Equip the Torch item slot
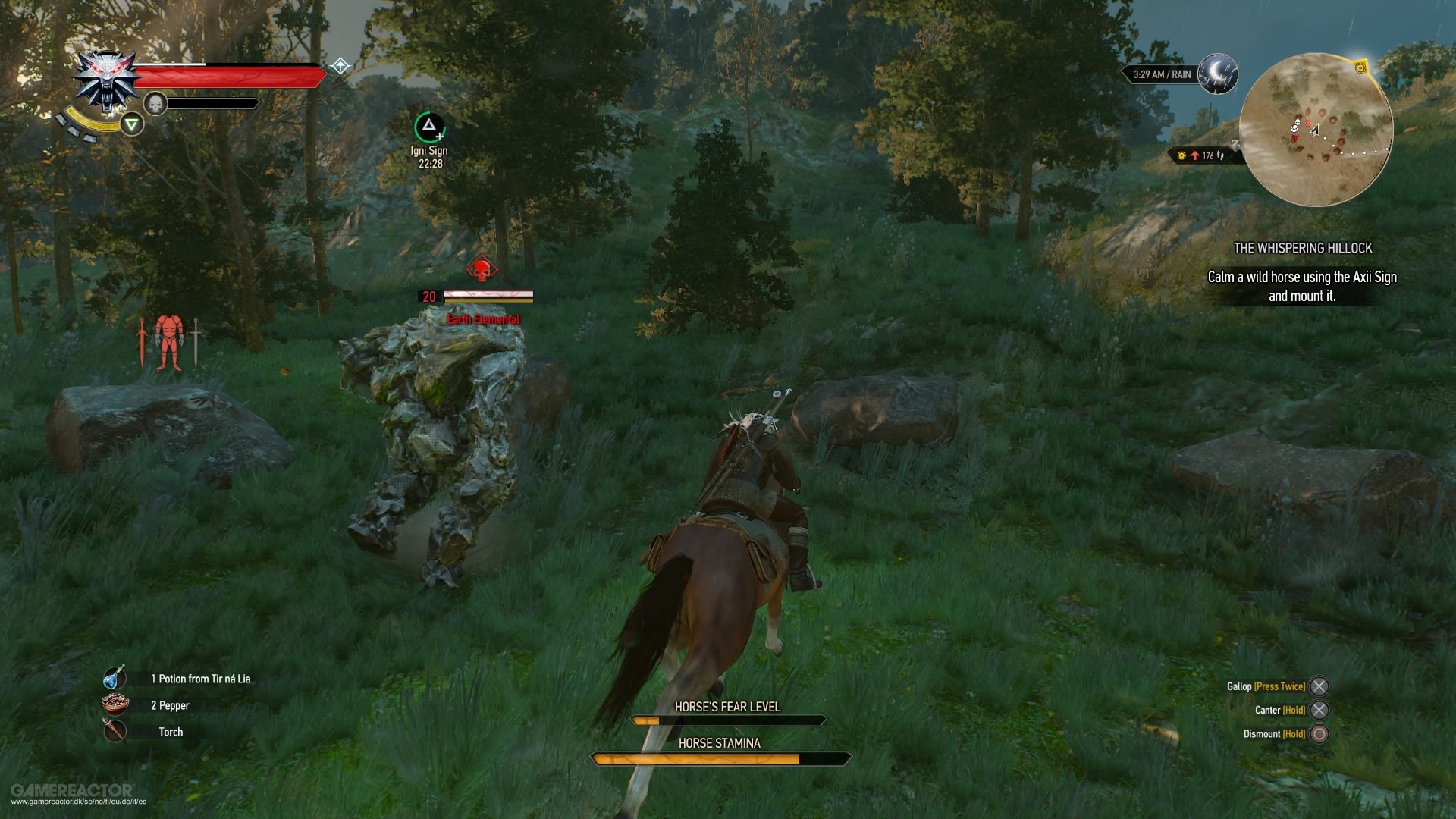 [115, 731]
